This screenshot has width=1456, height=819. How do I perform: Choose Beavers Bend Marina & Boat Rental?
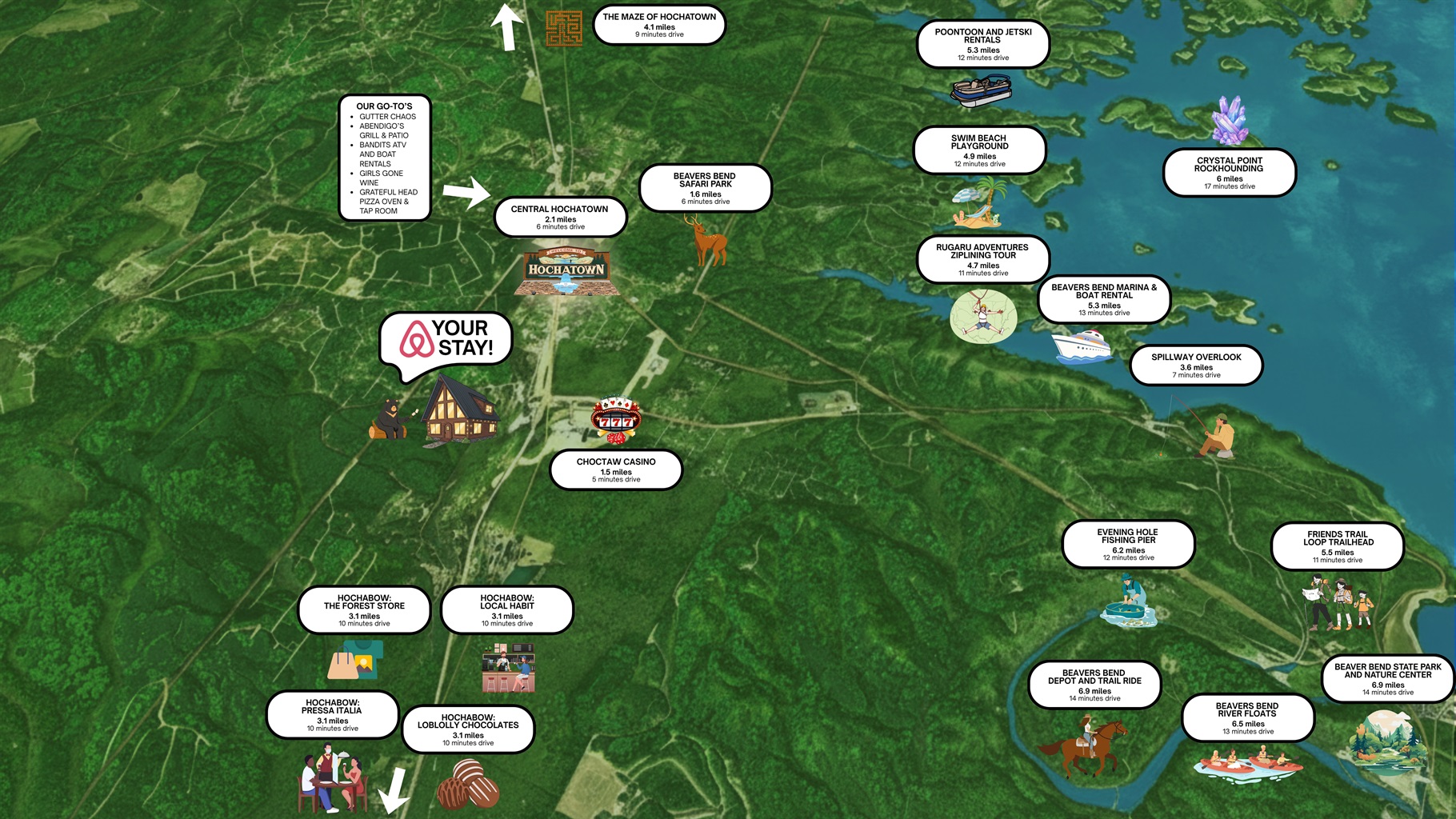tap(1104, 299)
